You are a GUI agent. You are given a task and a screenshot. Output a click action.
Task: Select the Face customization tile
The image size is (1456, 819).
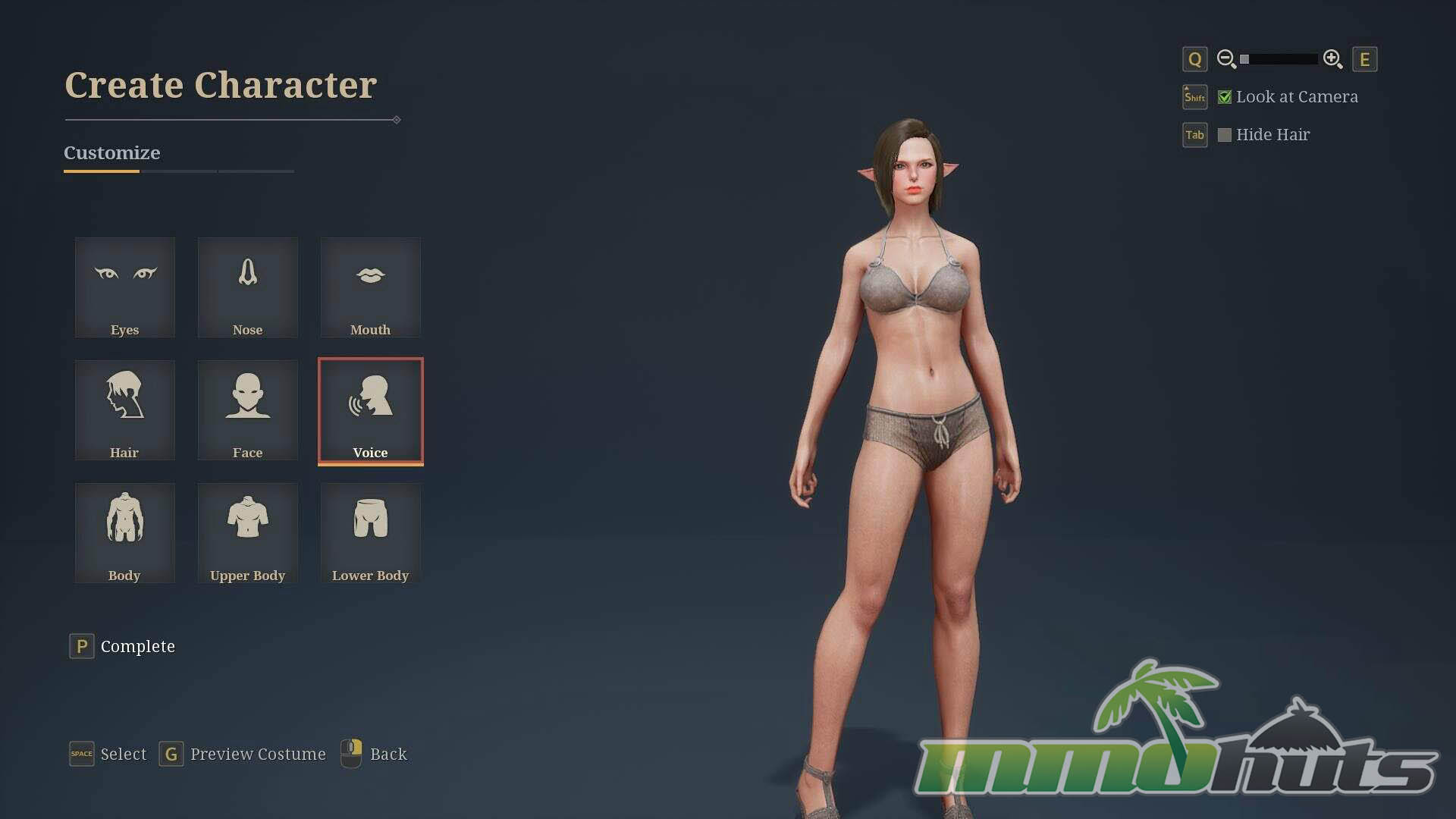248,410
